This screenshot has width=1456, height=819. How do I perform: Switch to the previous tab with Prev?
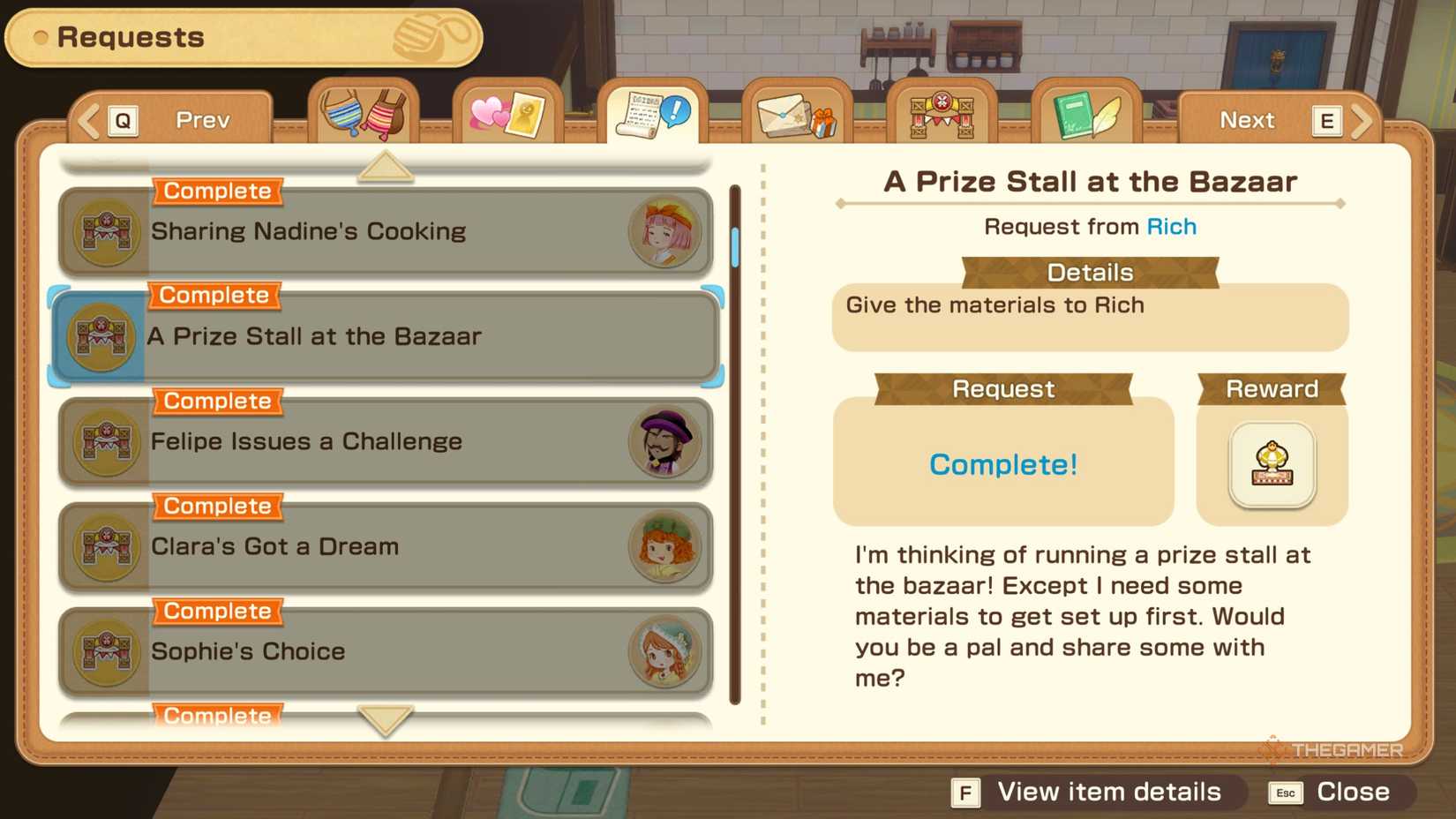tap(201, 119)
